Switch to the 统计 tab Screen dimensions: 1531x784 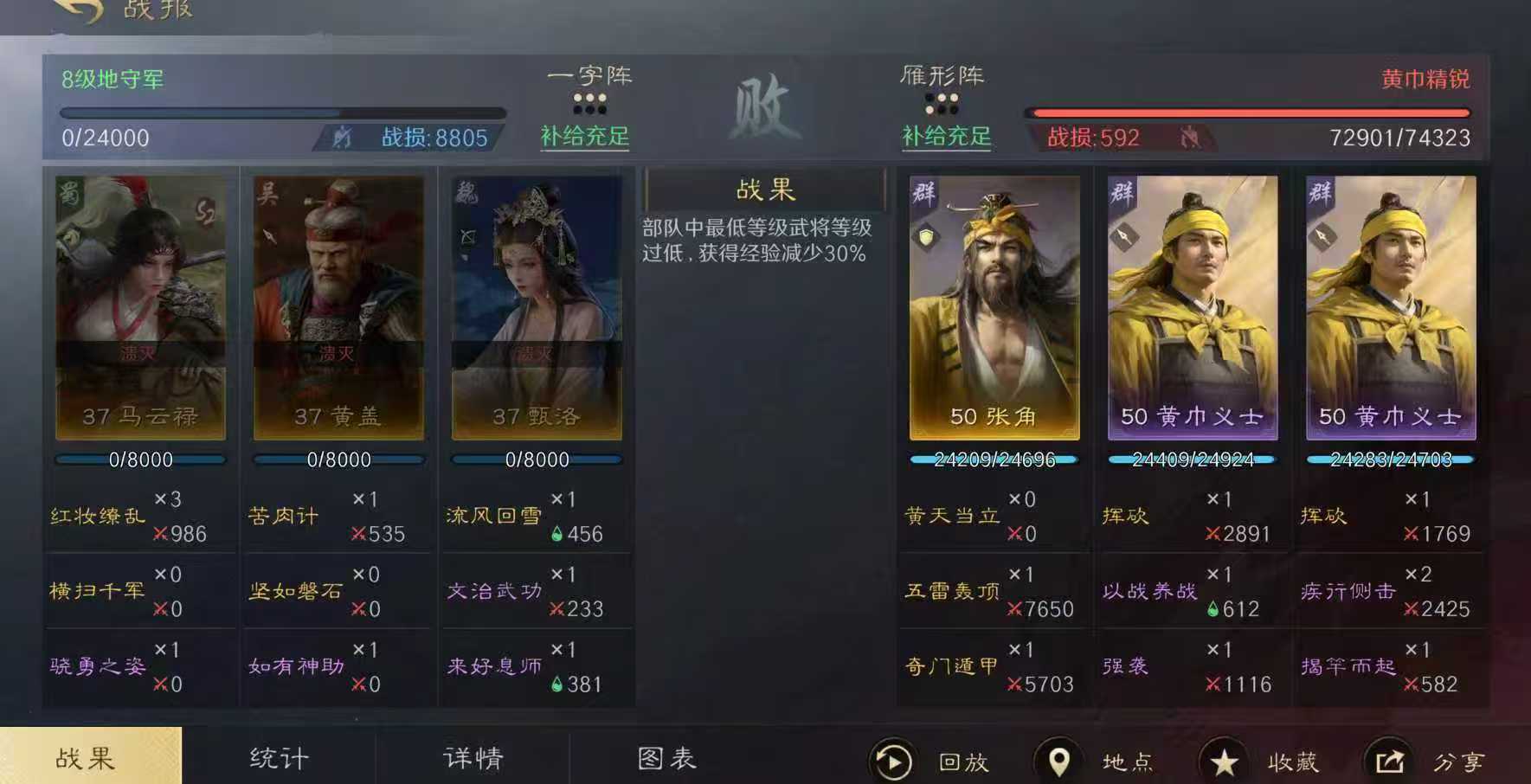[x=279, y=758]
